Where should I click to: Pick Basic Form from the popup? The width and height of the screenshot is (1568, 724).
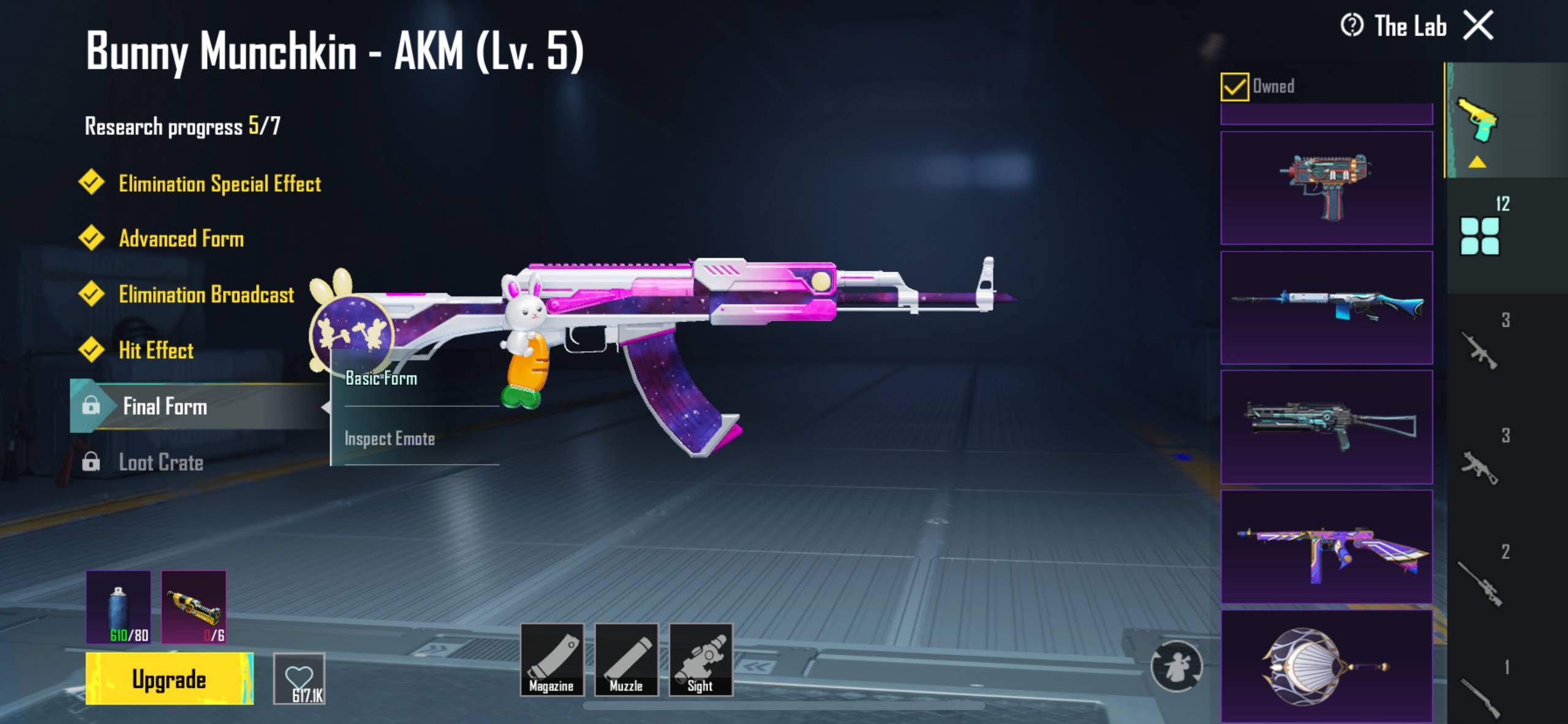[x=382, y=379]
